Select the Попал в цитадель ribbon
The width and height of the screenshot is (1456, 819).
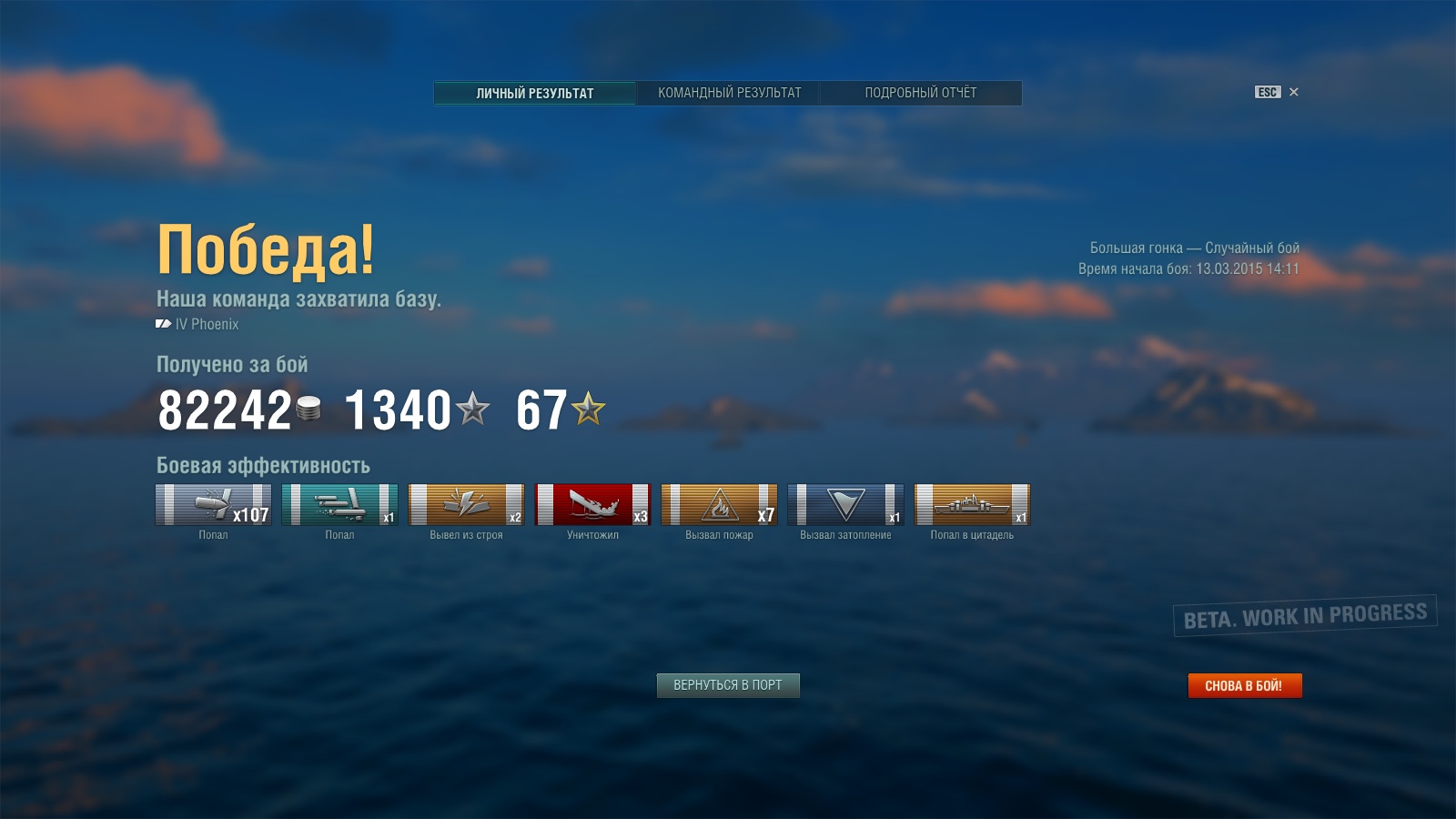[972, 505]
